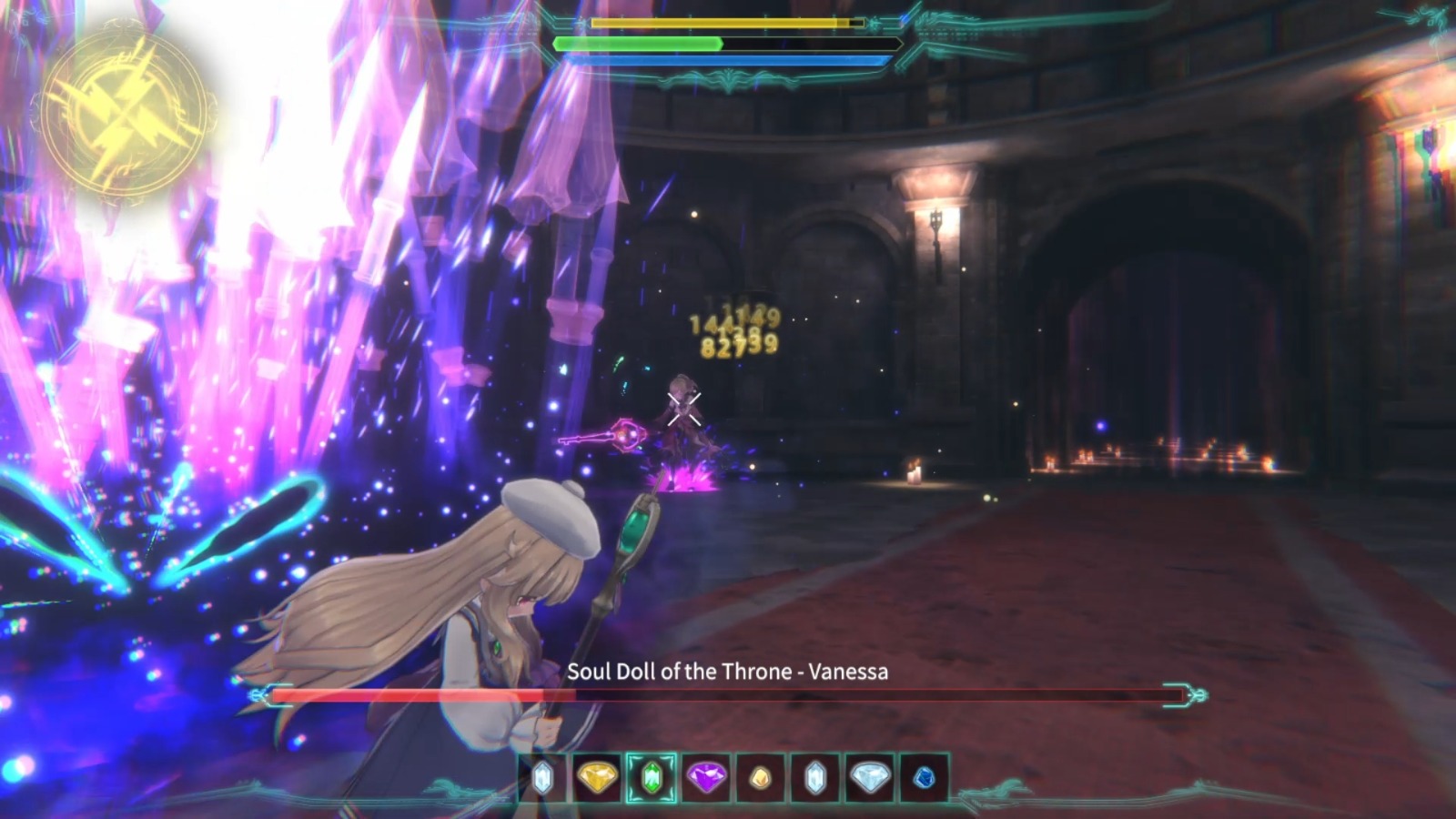Click the lit candle near the archway
The image size is (1456, 819).
pos(914,473)
